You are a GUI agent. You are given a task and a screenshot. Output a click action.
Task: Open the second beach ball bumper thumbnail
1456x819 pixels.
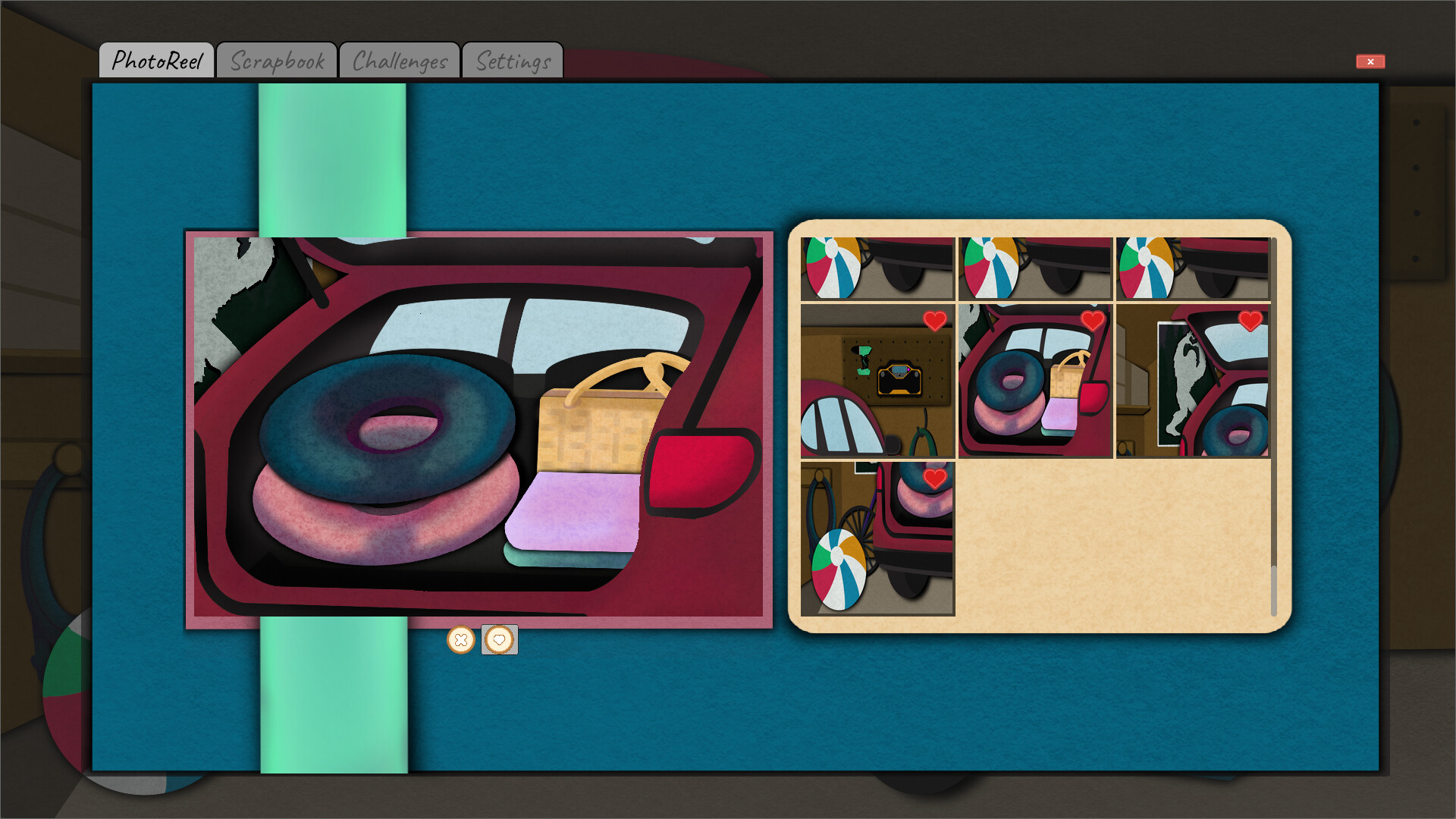click(1034, 266)
